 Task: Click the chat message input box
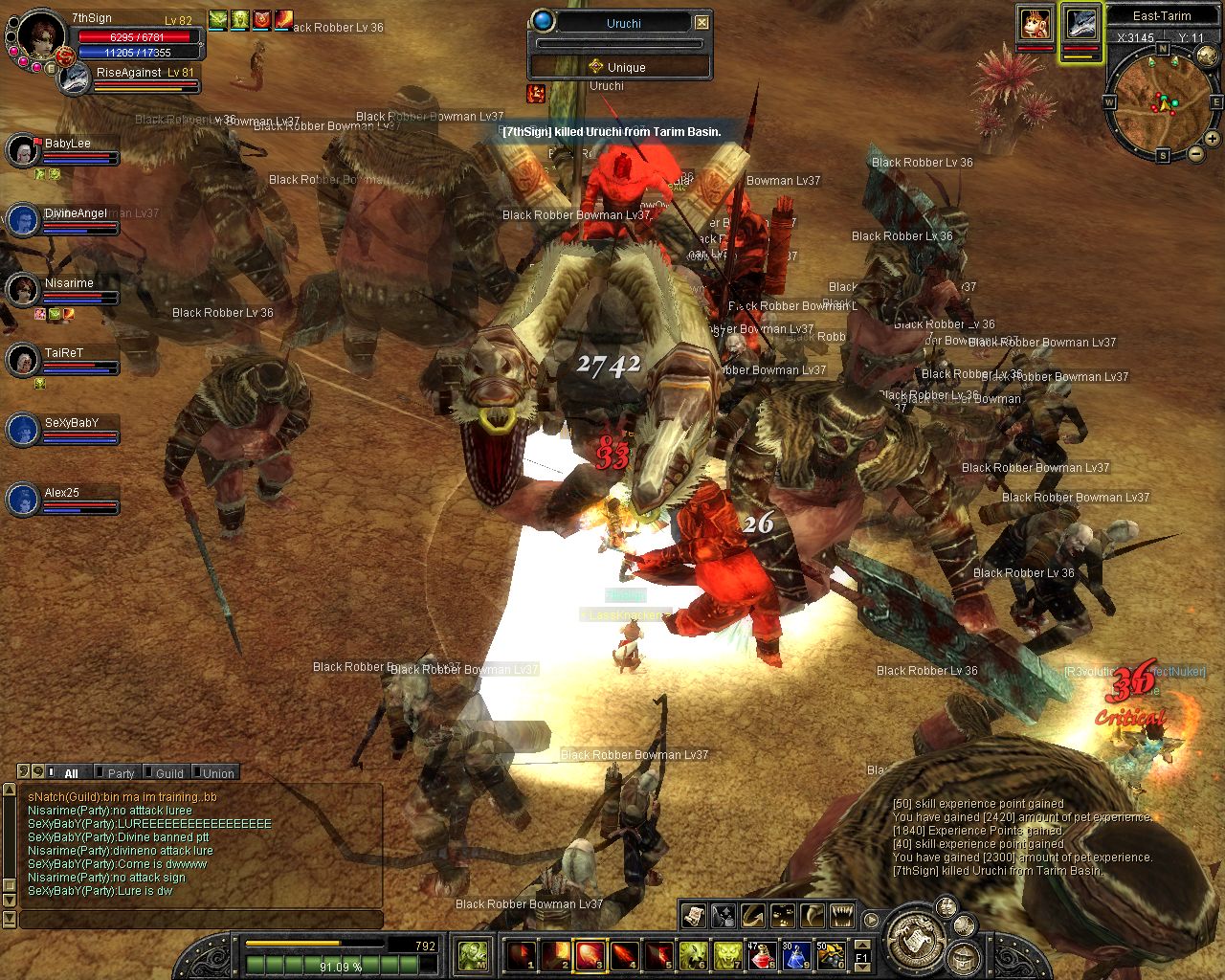point(201,920)
